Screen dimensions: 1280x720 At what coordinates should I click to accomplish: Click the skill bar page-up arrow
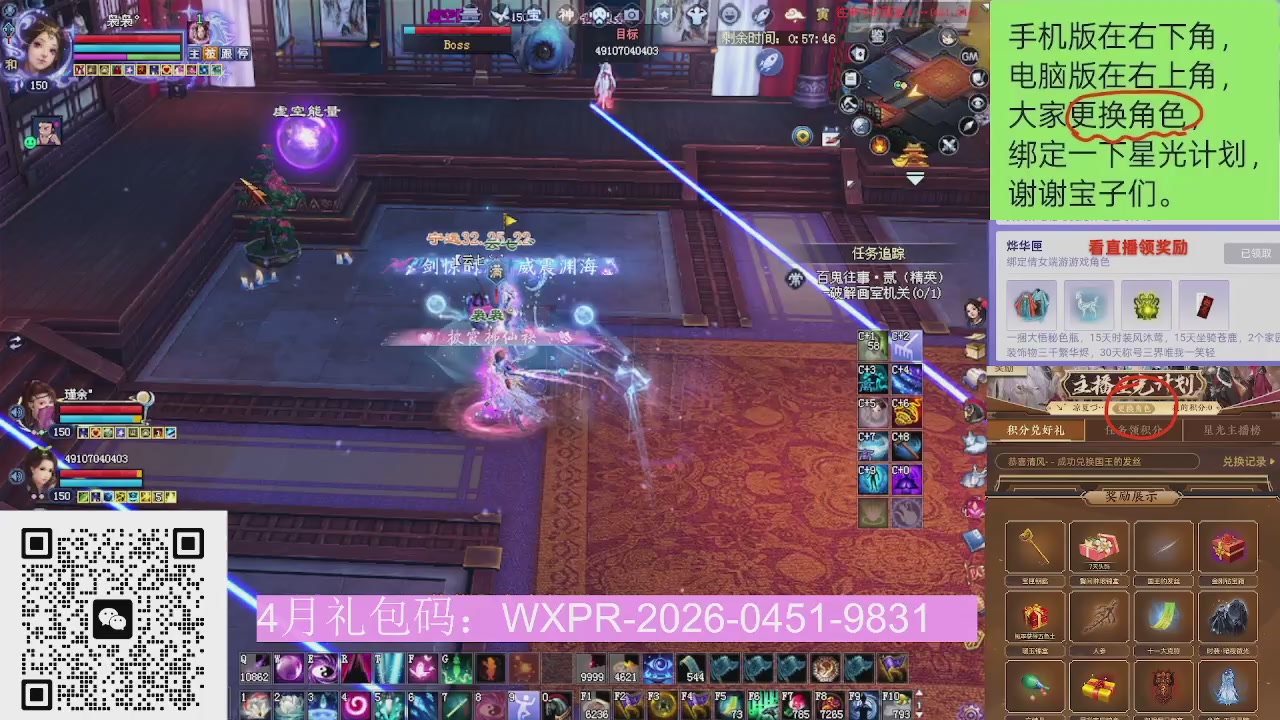point(919,693)
